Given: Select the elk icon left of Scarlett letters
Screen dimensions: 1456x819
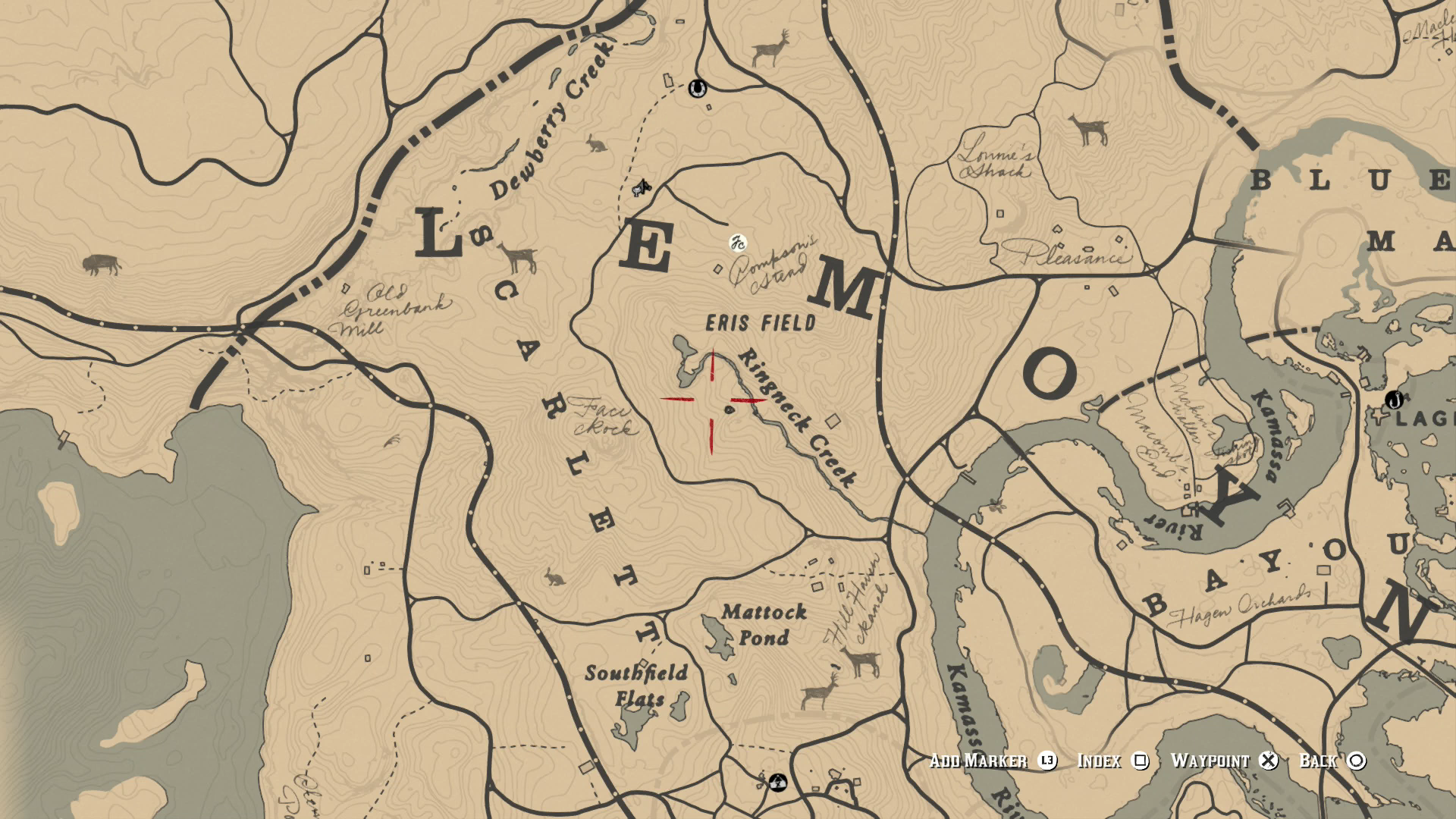Looking at the screenshot, I should pyautogui.click(x=518, y=258).
